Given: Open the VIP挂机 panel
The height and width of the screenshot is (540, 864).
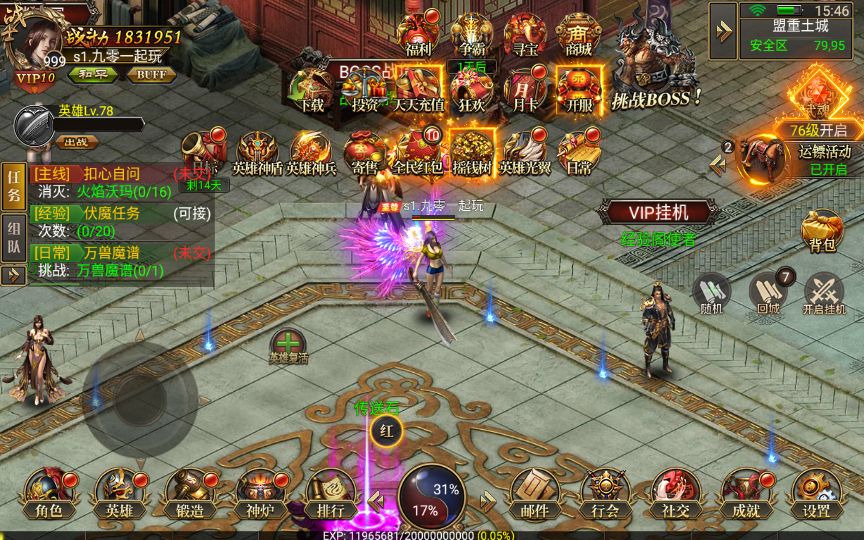Looking at the screenshot, I should click(x=658, y=212).
